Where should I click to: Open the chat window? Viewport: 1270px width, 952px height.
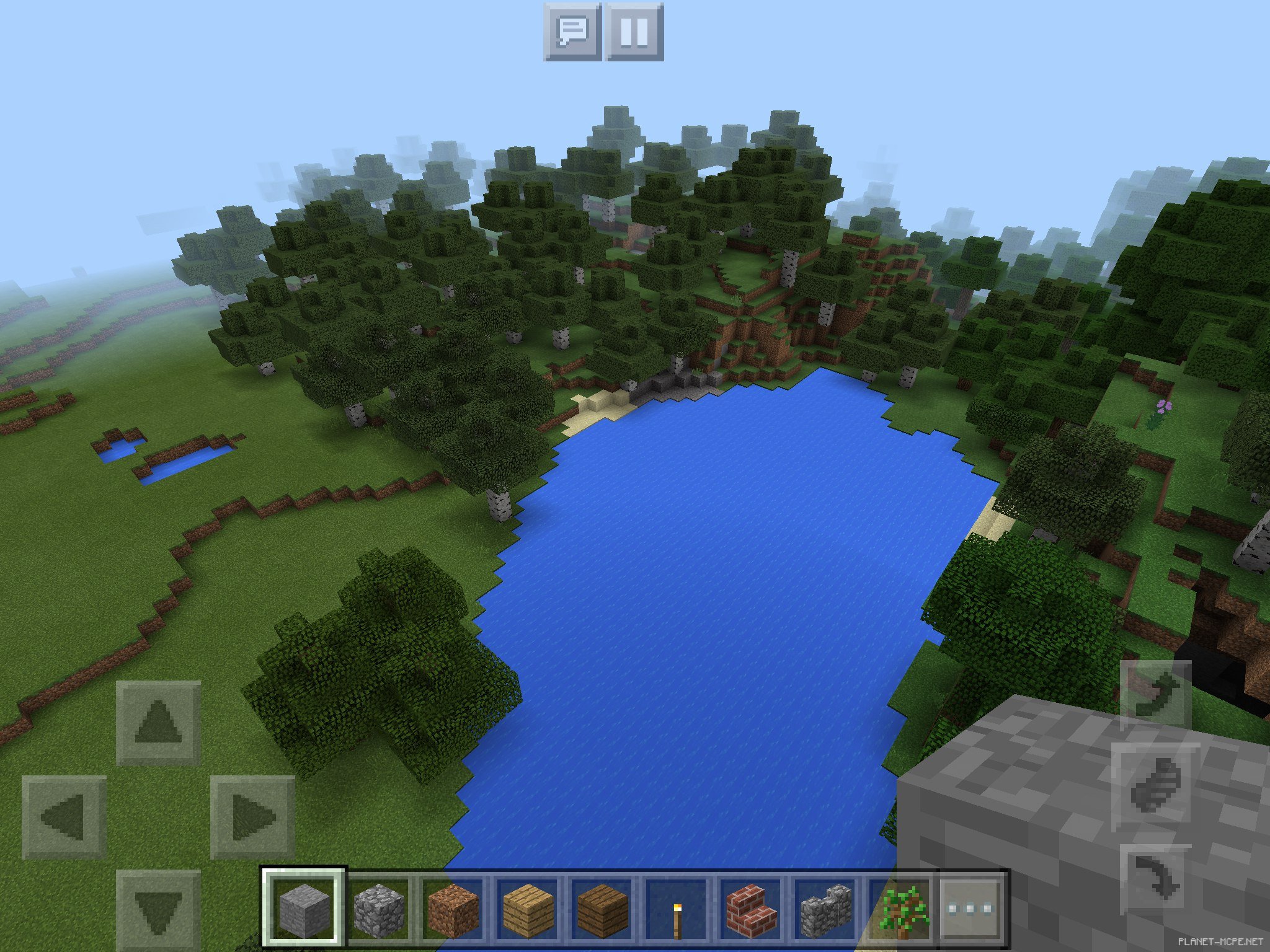pos(572,32)
